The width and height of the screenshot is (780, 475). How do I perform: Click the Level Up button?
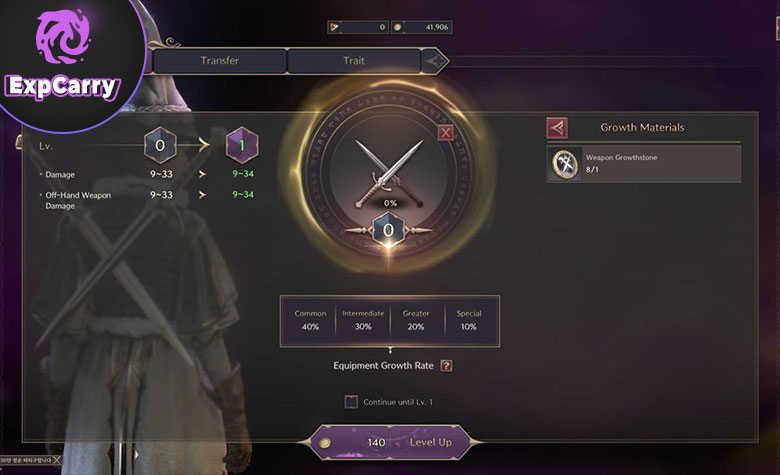390,442
